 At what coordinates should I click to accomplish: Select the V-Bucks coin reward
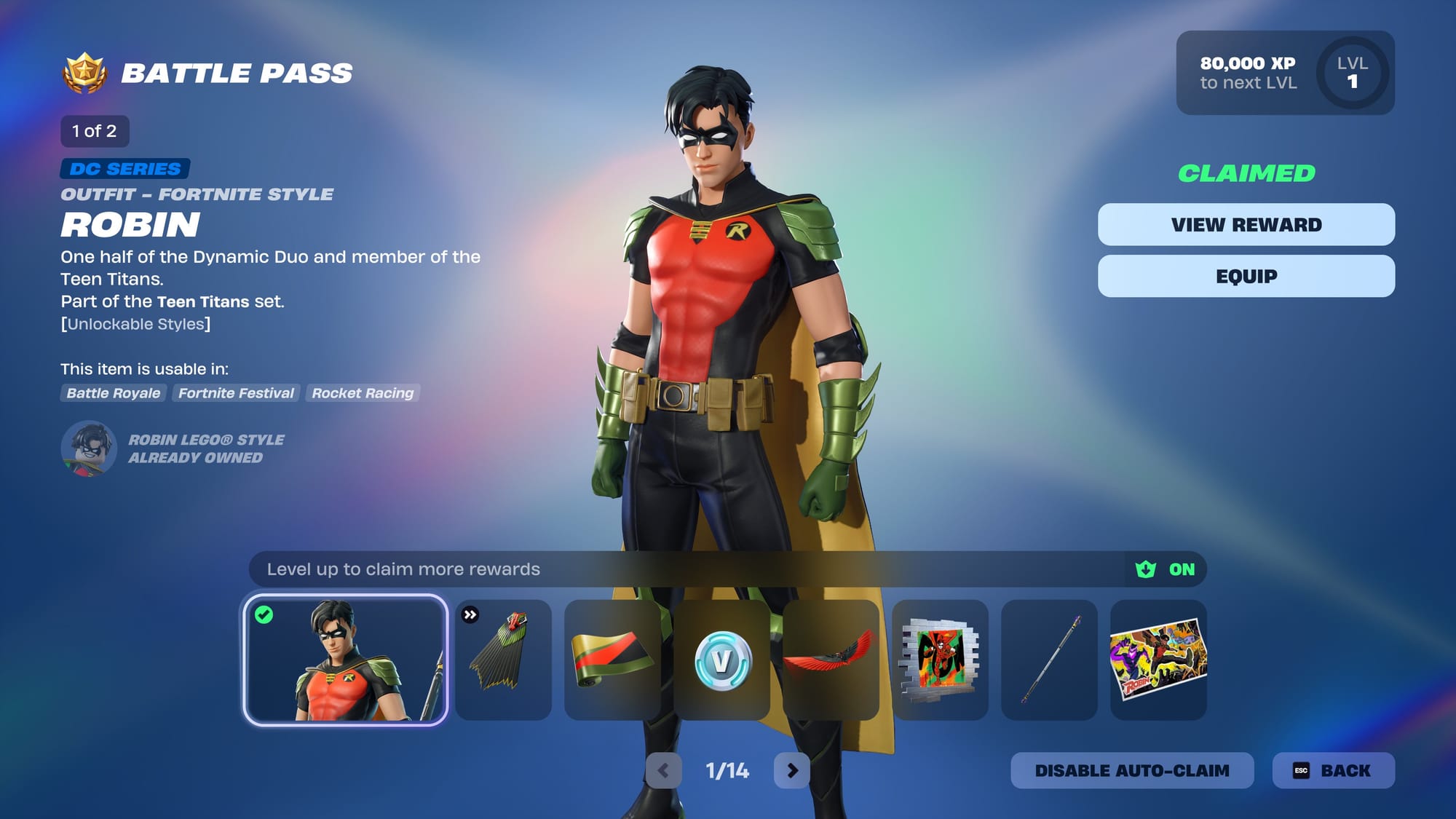(721, 660)
